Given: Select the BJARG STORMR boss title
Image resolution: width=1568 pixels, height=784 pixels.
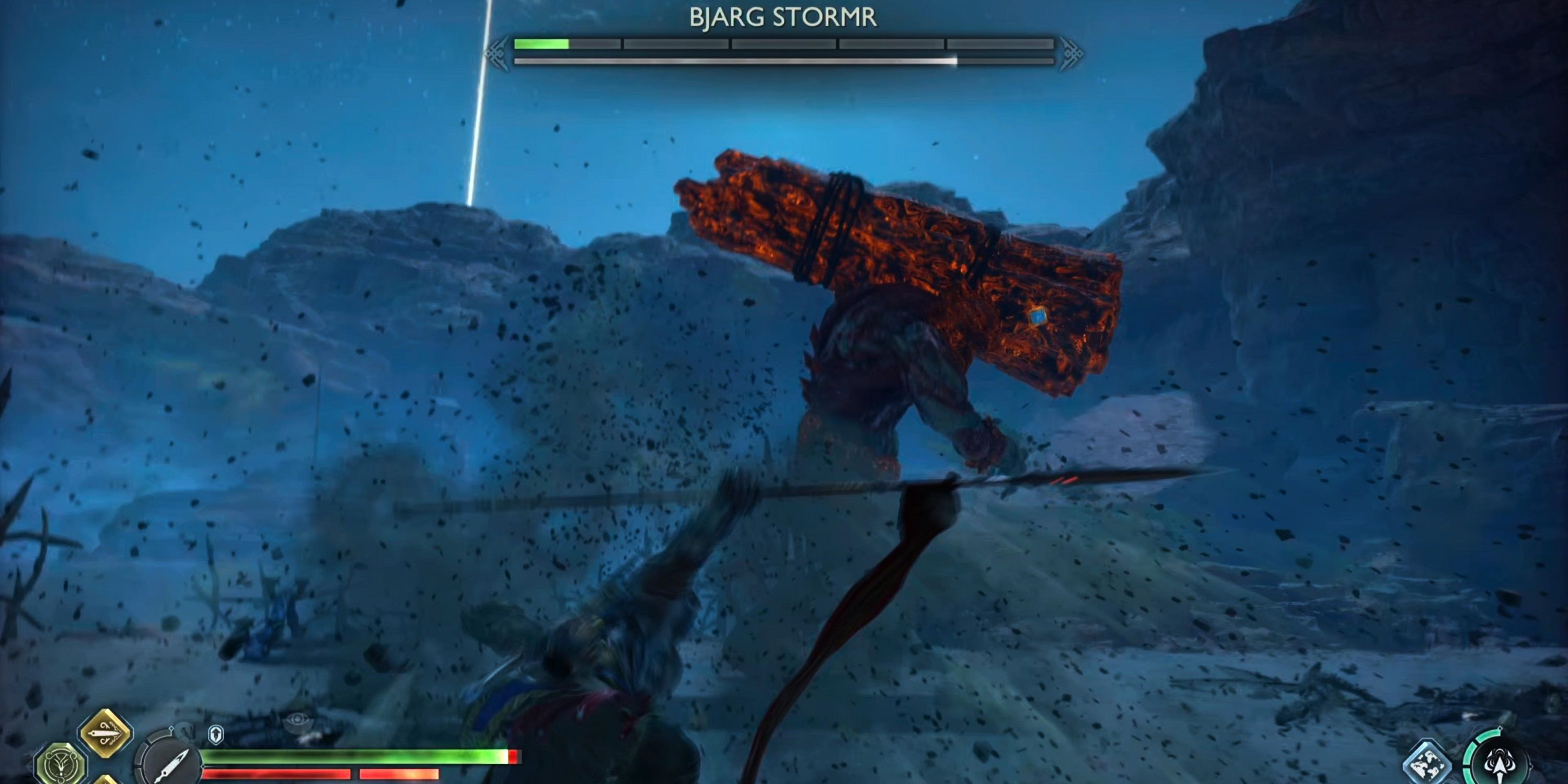Looking at the screenshot, I should click(784, 16).
